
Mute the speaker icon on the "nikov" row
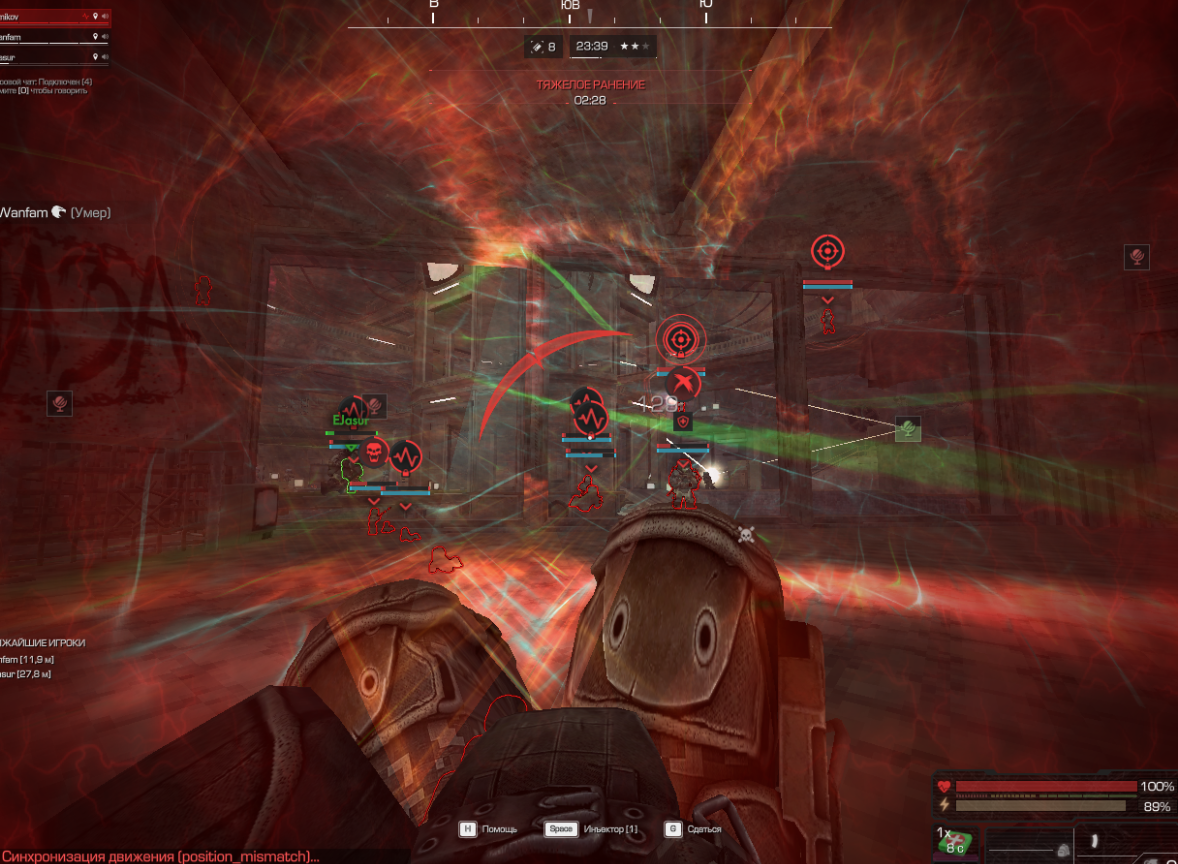[105, 17]
